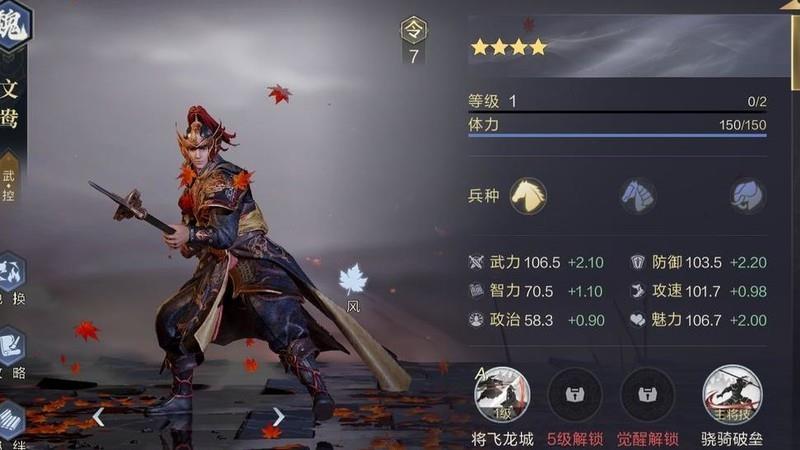Select the elephant troop type icon
The image size is (800, 450).
point(746,195)
